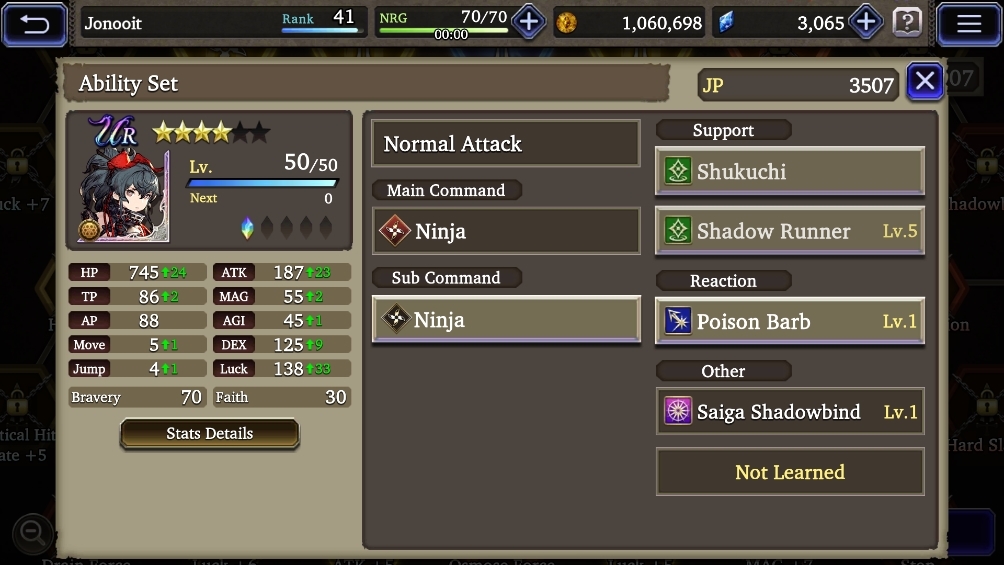Change the Sub Command Ninja slot
The image size is (1004, 565).
(x=505, y=320)
